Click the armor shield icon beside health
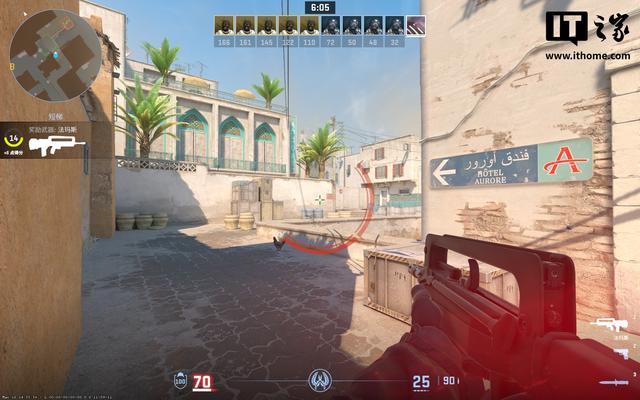640x400 pixels. point(180,382)
